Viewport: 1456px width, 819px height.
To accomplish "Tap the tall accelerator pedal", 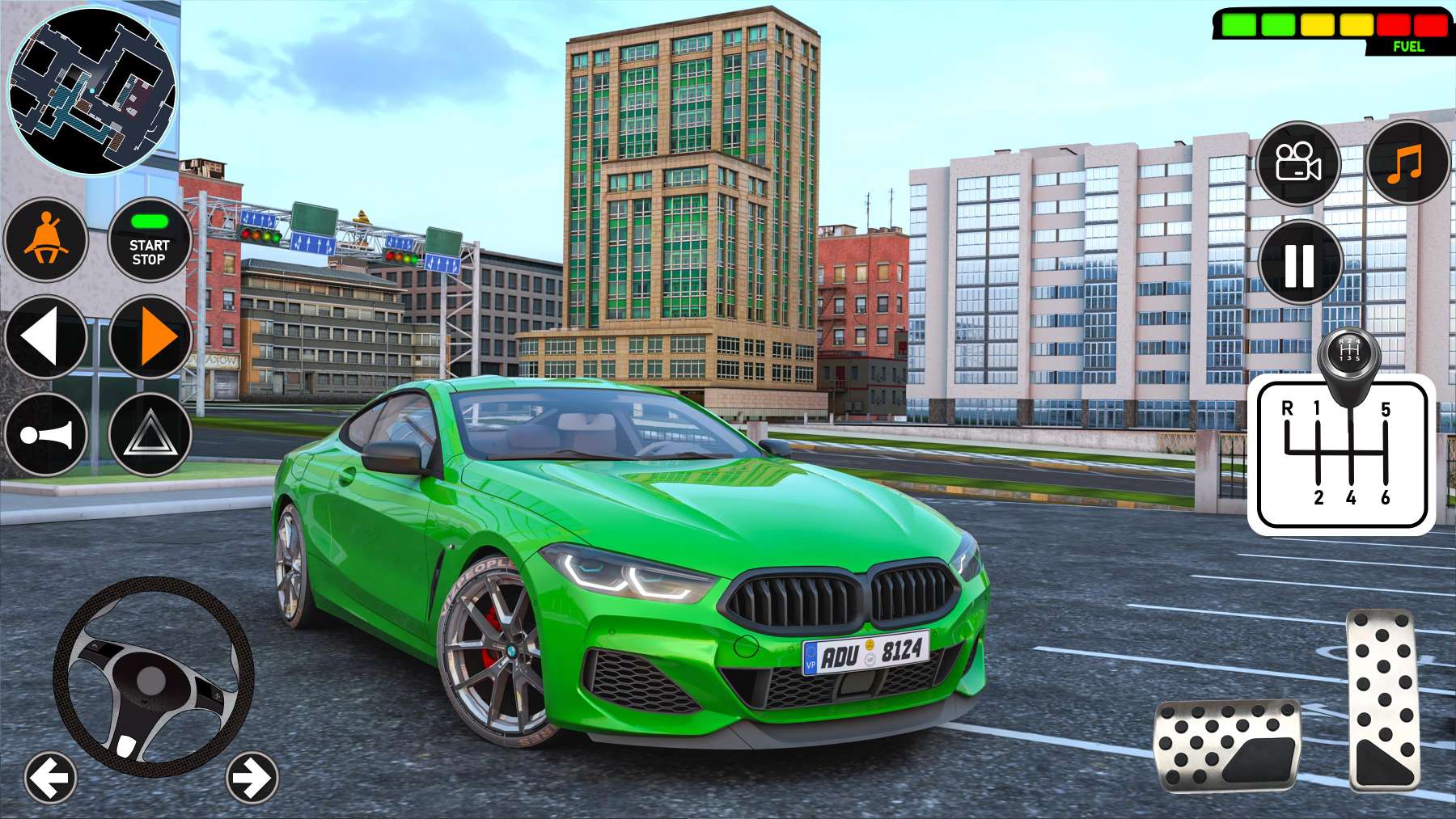I will [1385, 699].
